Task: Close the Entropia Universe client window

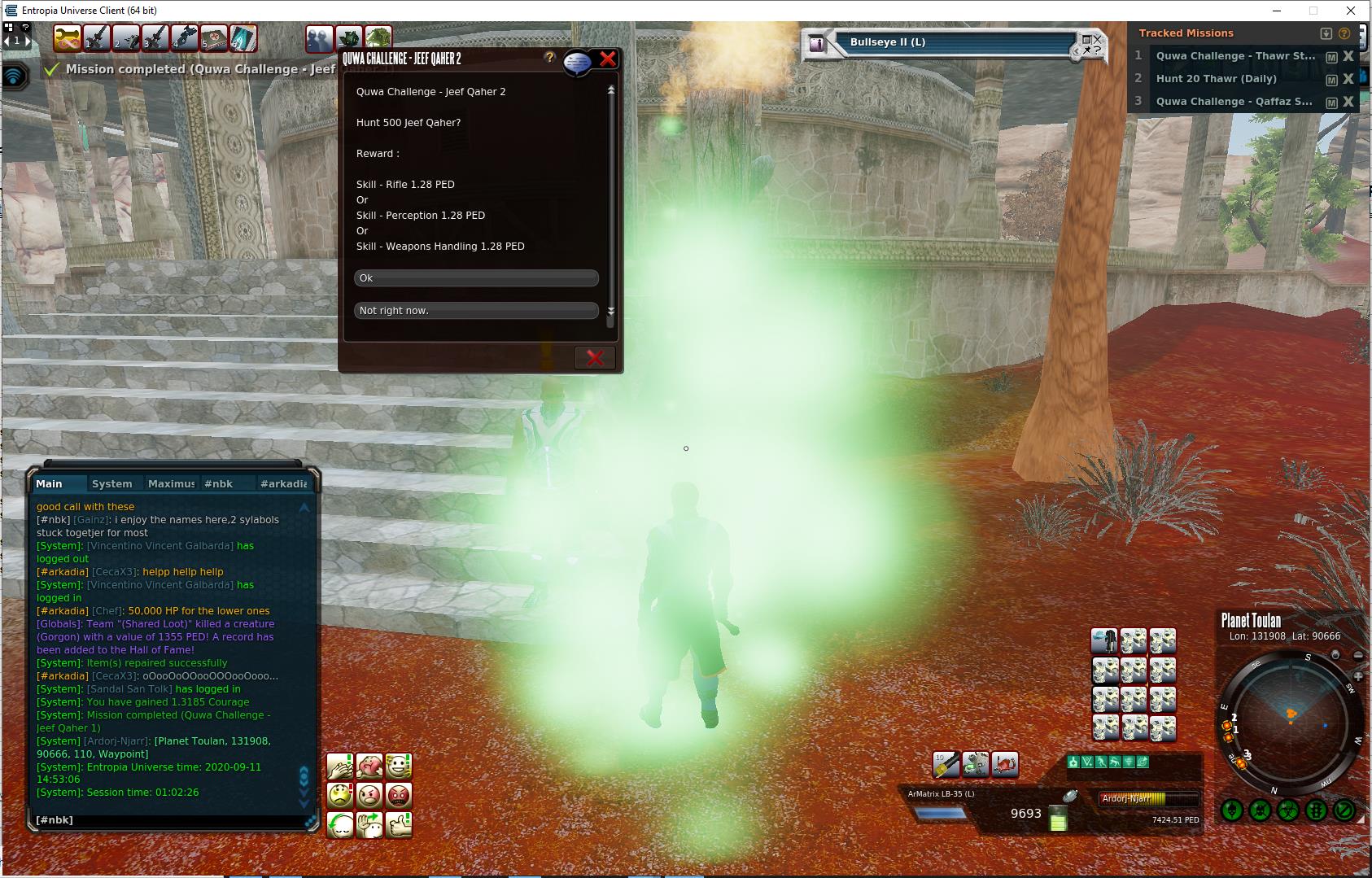Action: [1351, 11]
